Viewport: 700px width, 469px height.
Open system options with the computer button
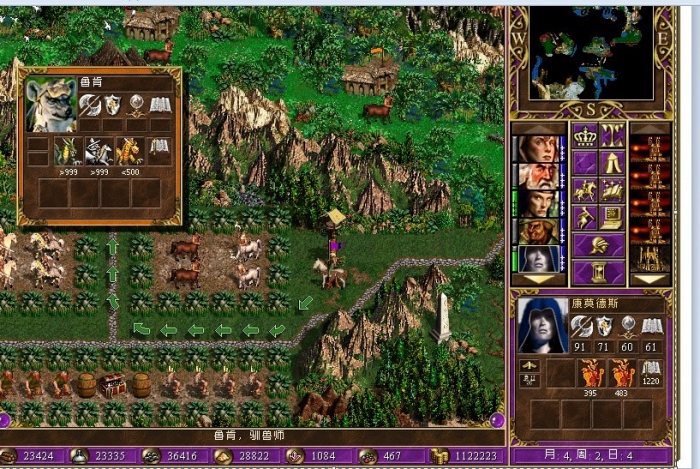pyautogui.click(x=612, y=217)
